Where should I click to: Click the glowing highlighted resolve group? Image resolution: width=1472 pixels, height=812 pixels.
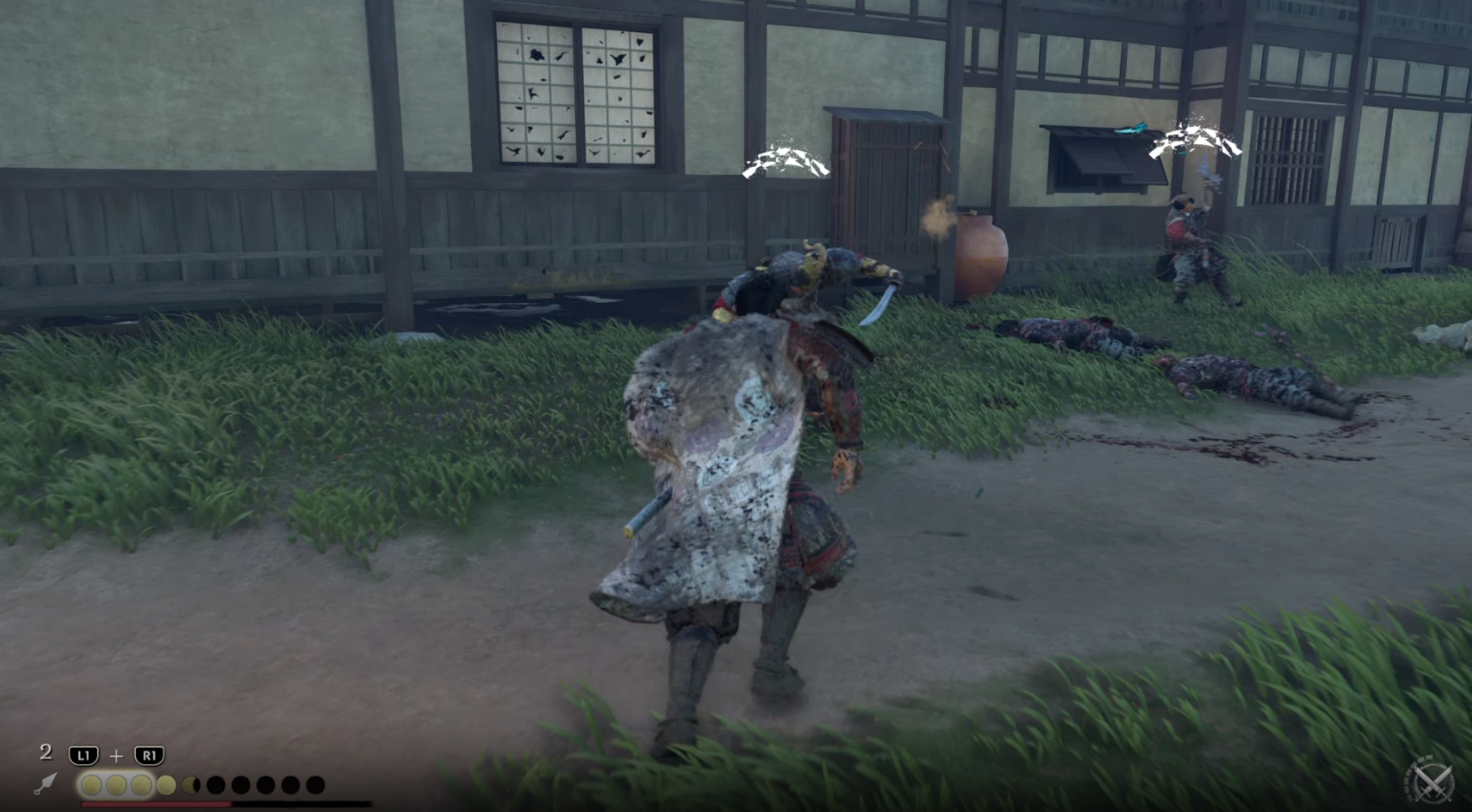117,785
